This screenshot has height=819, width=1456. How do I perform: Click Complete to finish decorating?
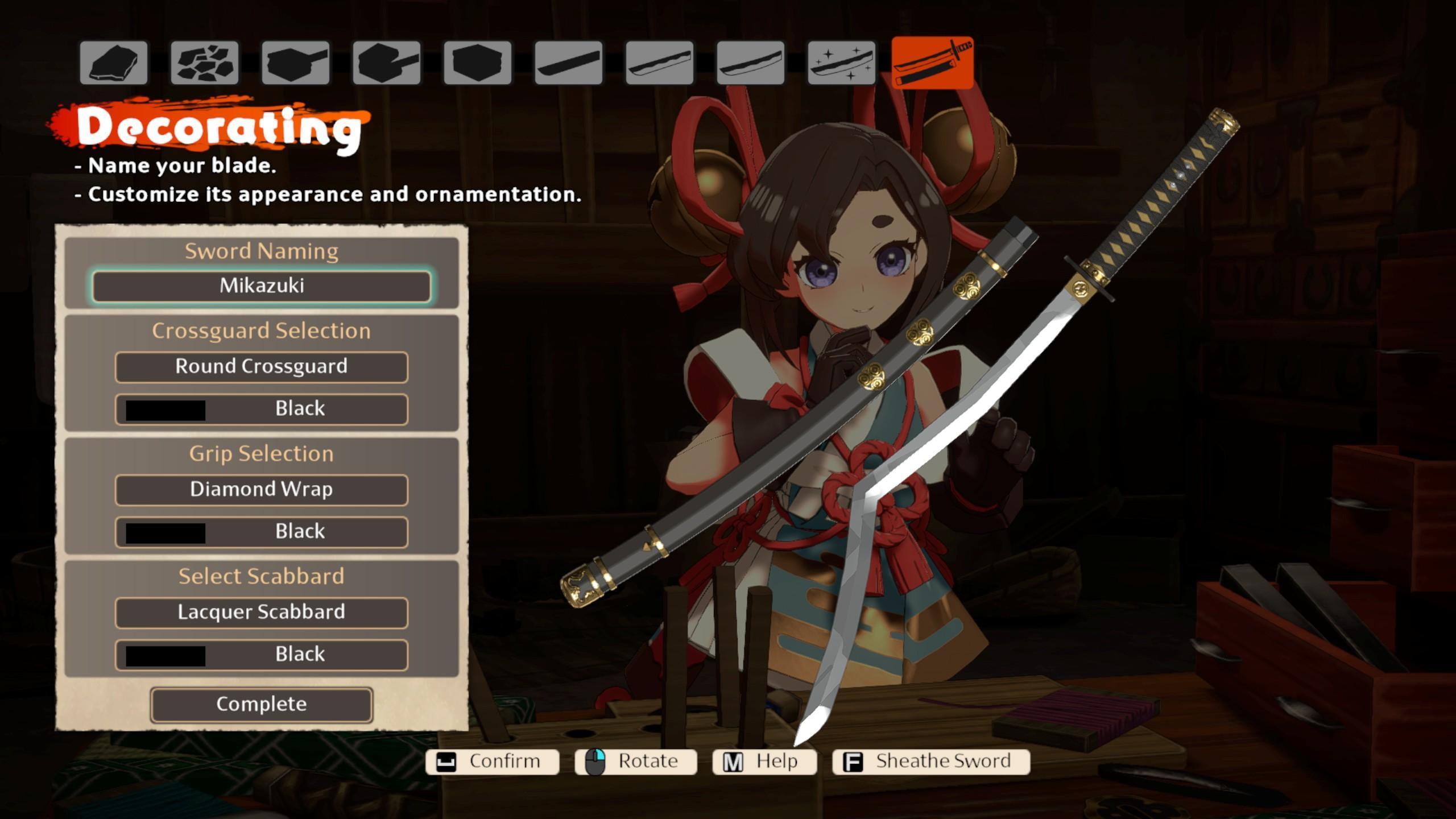coord(262,705)
